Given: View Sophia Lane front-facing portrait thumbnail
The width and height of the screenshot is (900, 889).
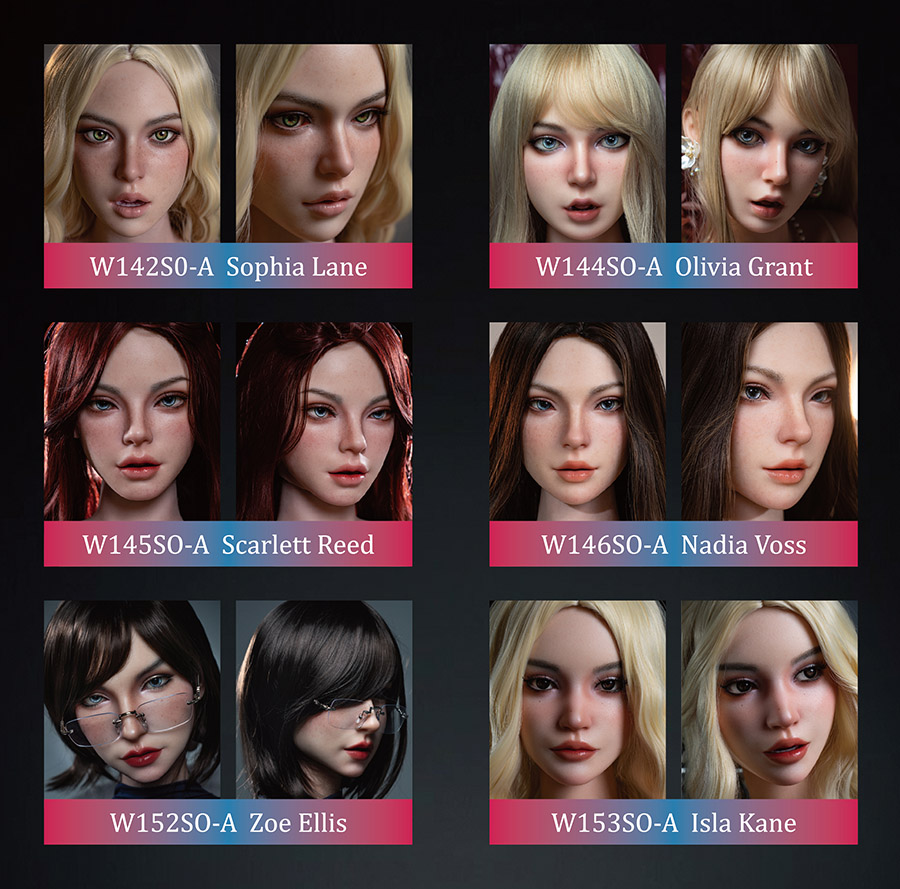Looking at the screenshot, I should pyautogui.click(x=132, y=142).
